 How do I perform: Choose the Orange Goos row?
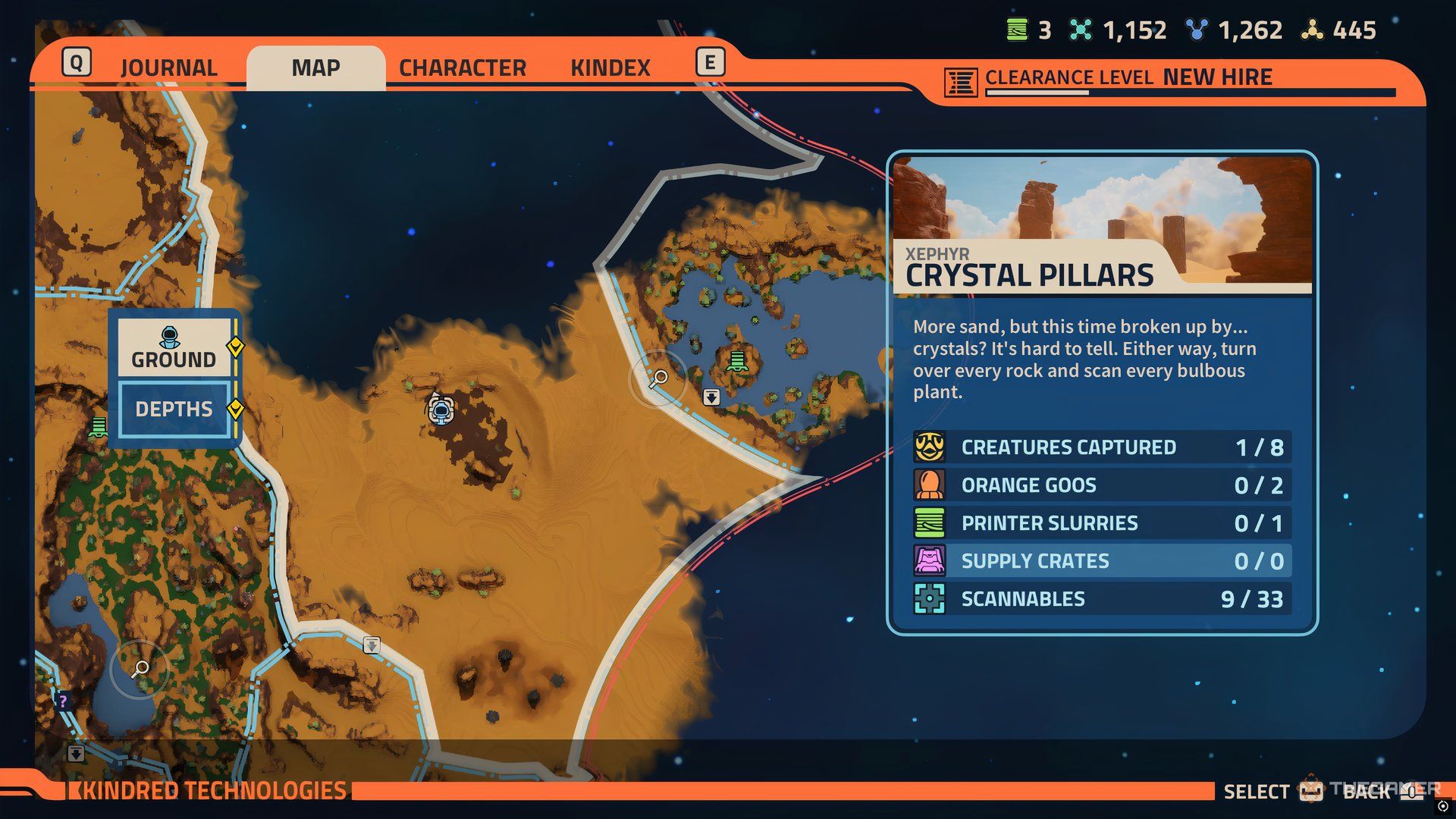1102,485
